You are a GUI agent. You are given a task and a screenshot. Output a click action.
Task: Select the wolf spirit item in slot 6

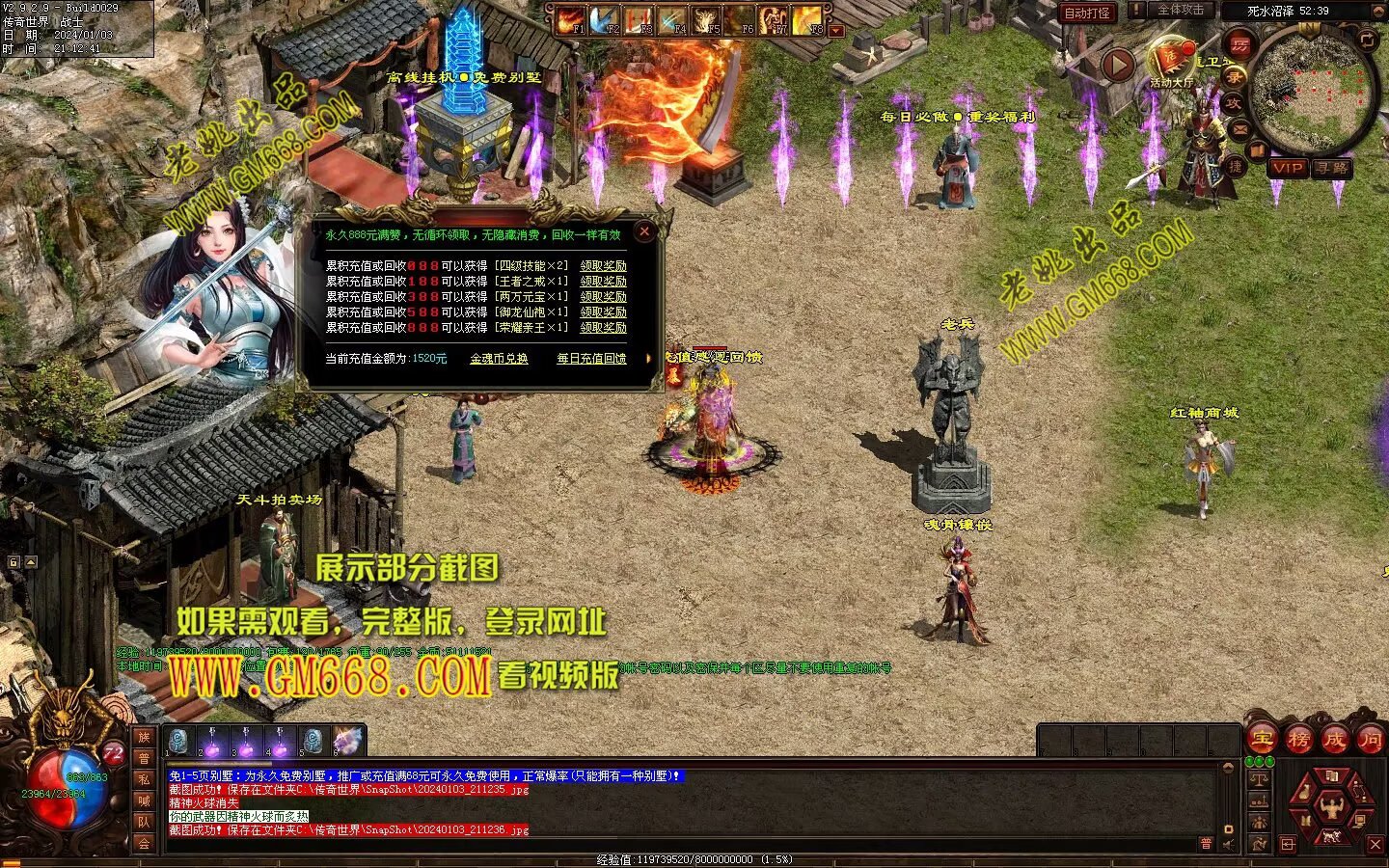pyautogui.click(x=347, y=741)
